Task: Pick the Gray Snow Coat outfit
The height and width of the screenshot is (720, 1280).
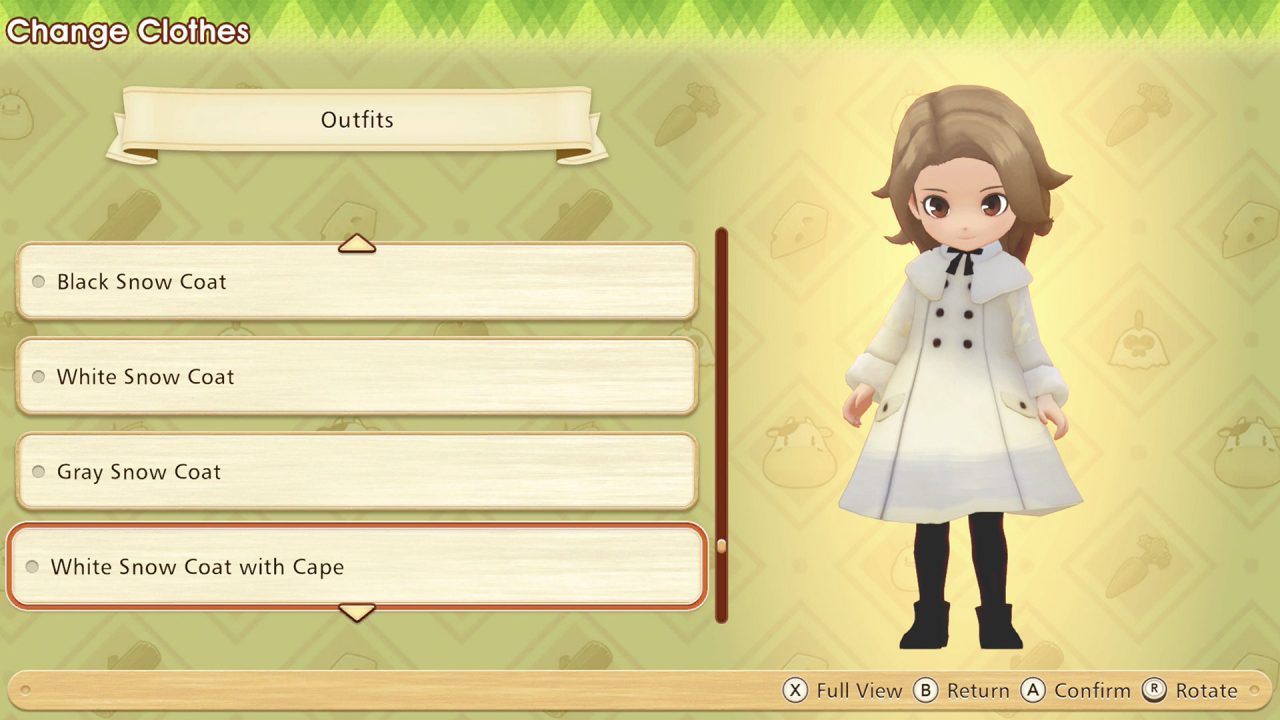Action: 356,472
